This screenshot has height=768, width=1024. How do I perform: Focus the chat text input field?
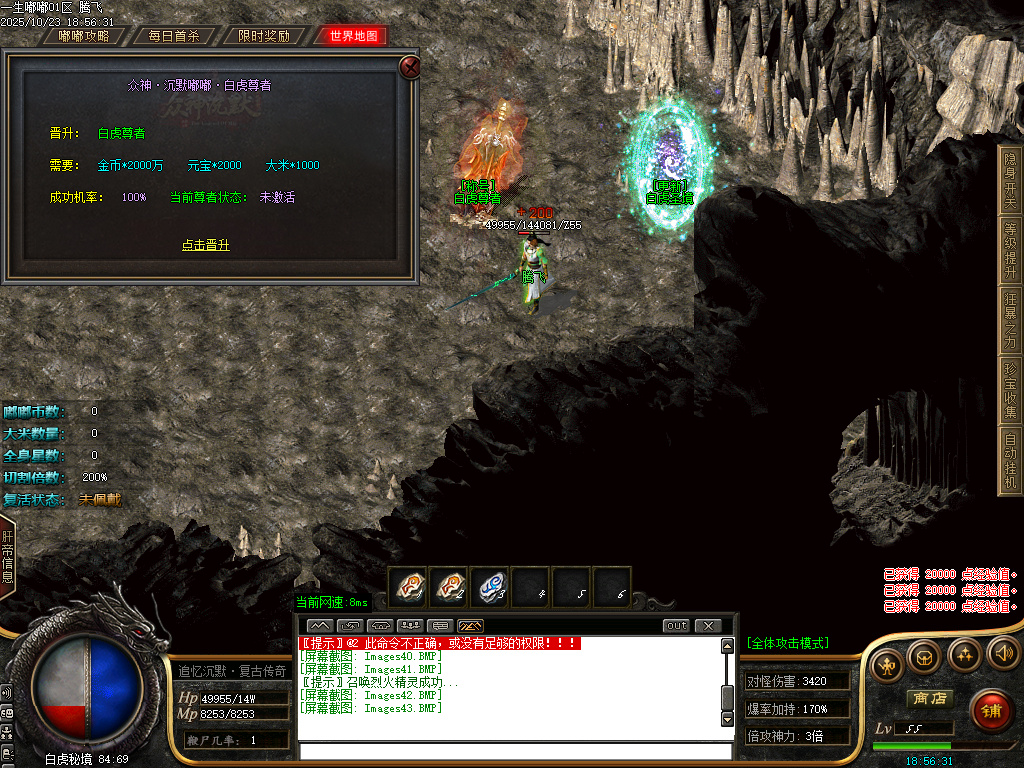click(515, 751)
